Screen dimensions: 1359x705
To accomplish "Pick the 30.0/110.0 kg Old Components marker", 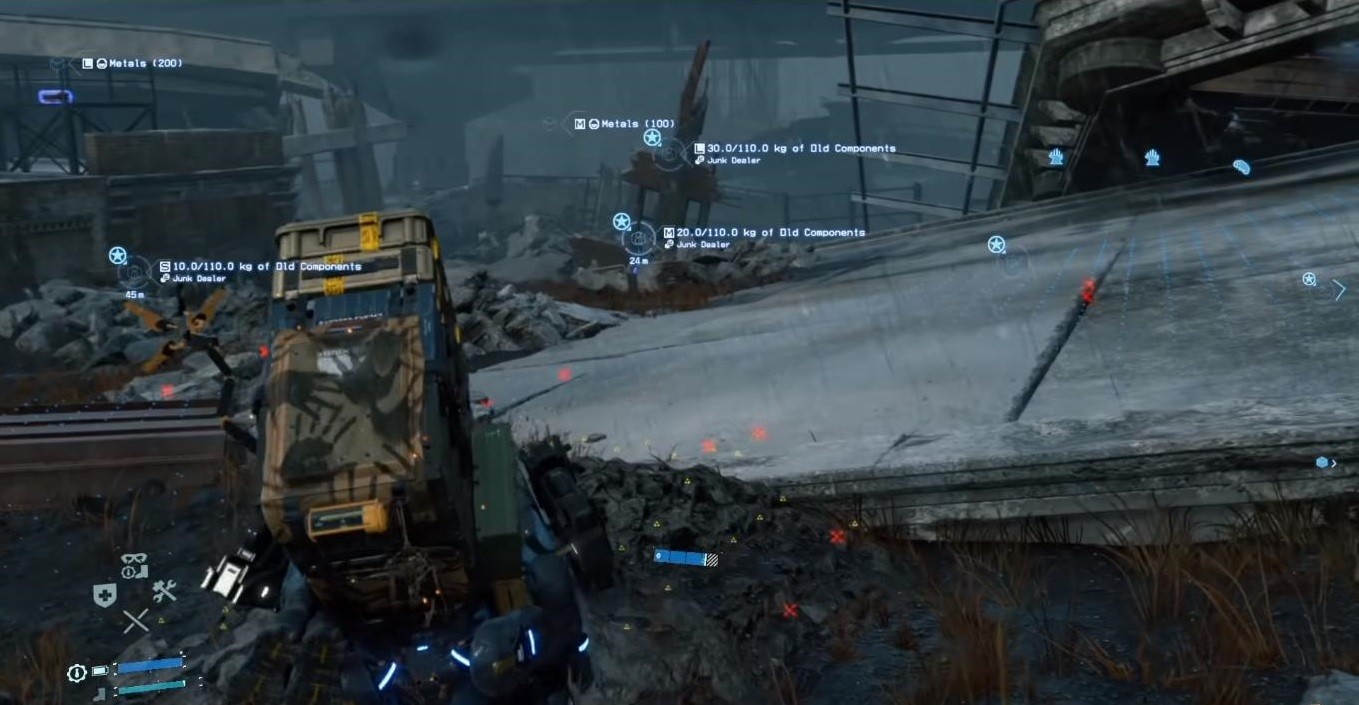I will pos(795,149).
